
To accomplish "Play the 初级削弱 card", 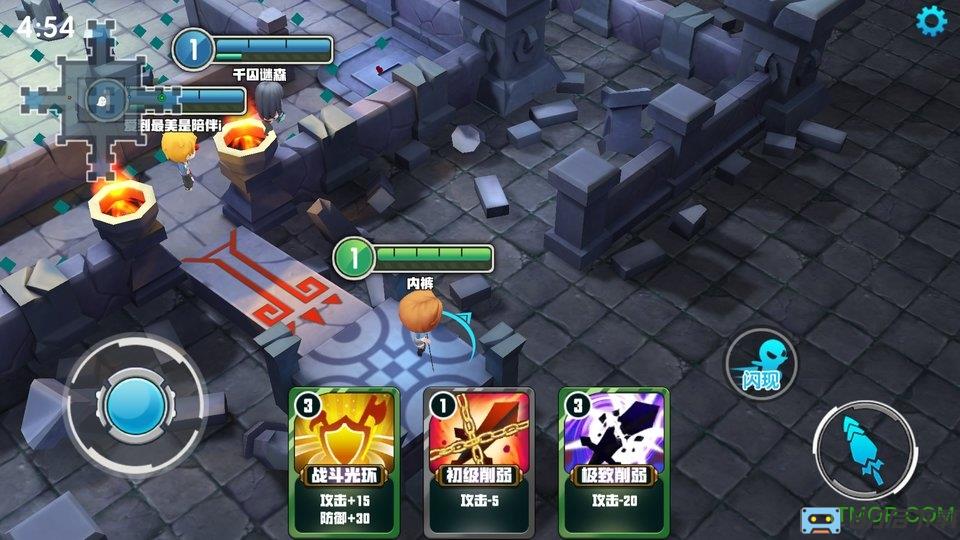I will (479, 462).
